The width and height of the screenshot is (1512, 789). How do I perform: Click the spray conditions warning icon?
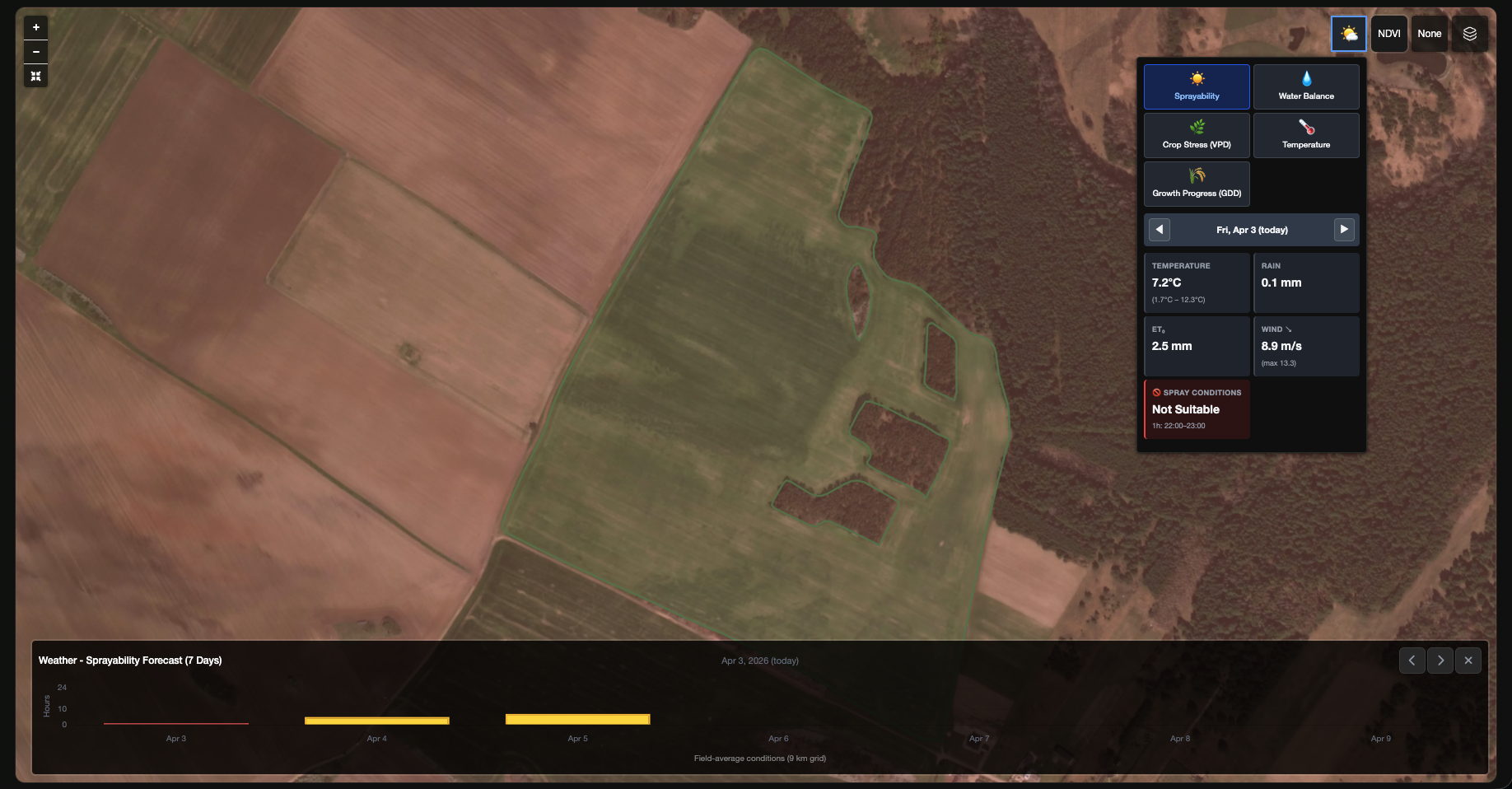pos(1157,392)
